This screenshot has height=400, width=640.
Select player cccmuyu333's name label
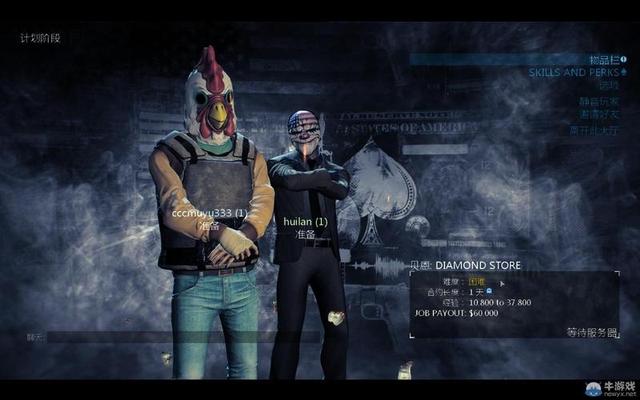[x=209, y=213]
